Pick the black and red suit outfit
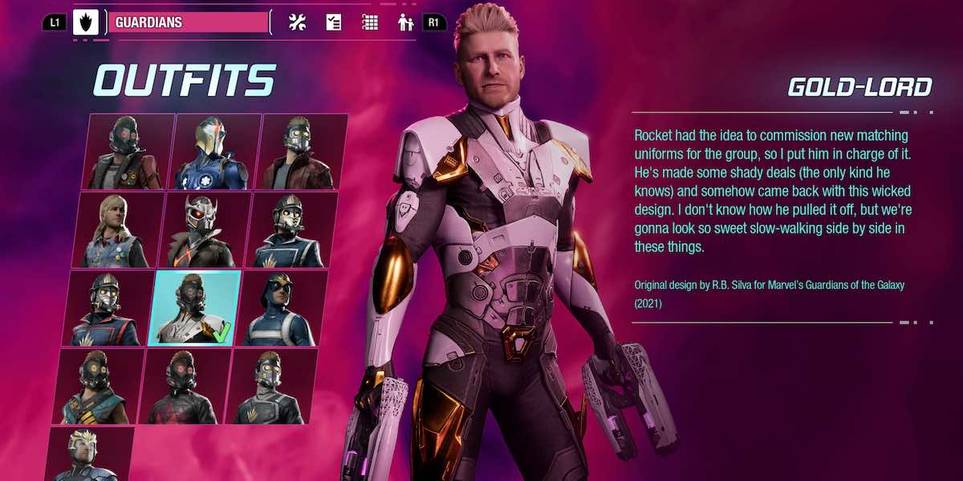The height and width of the screenshot is (481, 963). [x=183, y=386]
